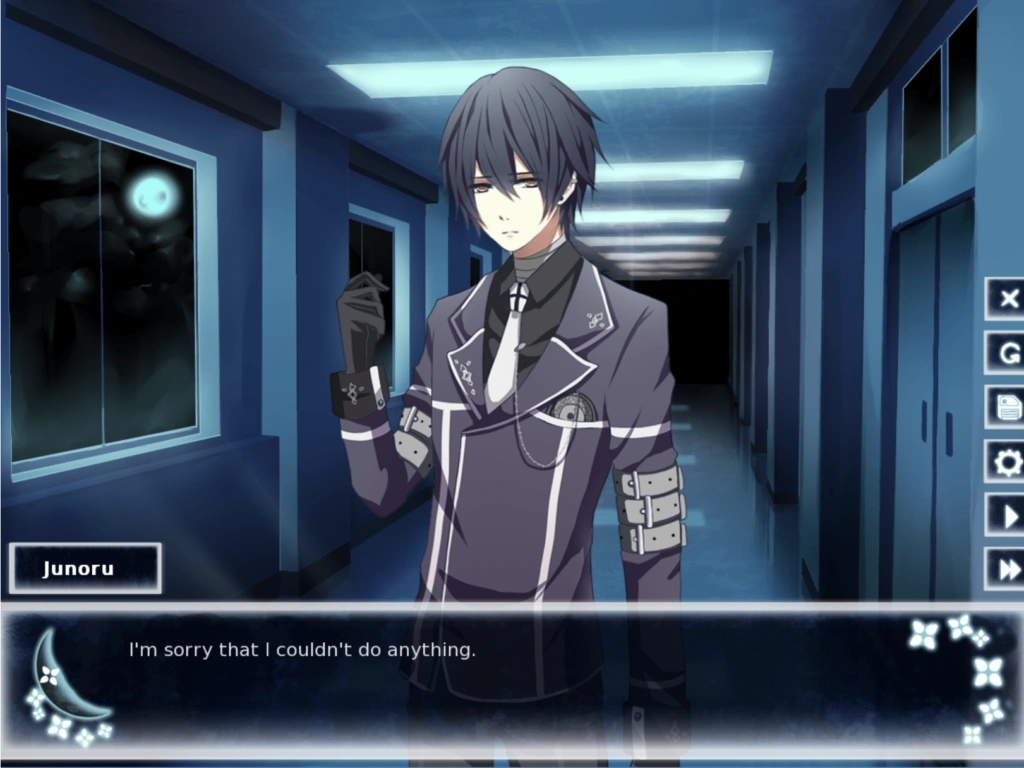Open the save menu via floppy disk icon
Screen dimensions: 1024x768
coord(1008,406)
